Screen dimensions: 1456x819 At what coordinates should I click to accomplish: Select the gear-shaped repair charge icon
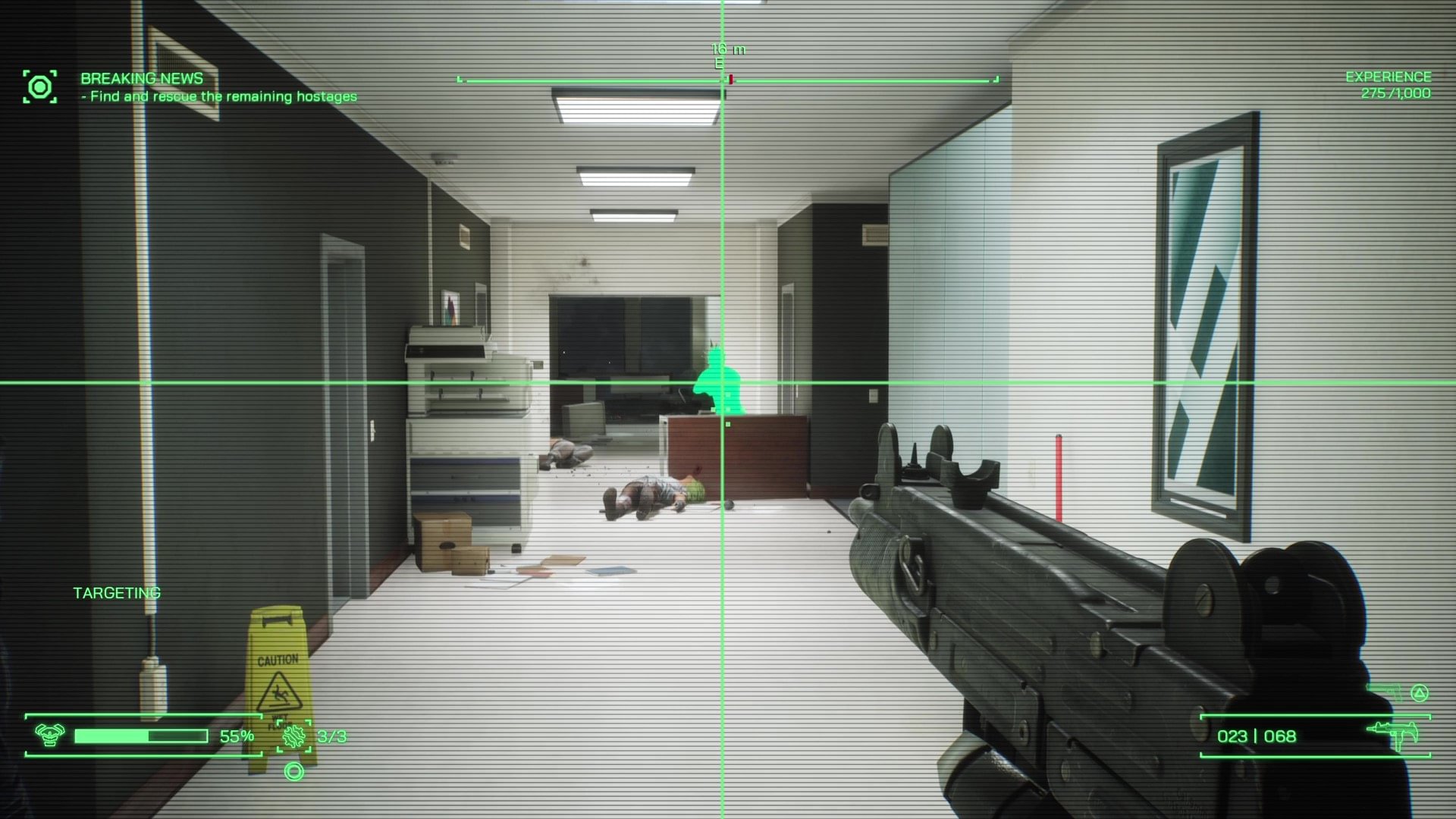pyautogui.click(x=294, y=736)
